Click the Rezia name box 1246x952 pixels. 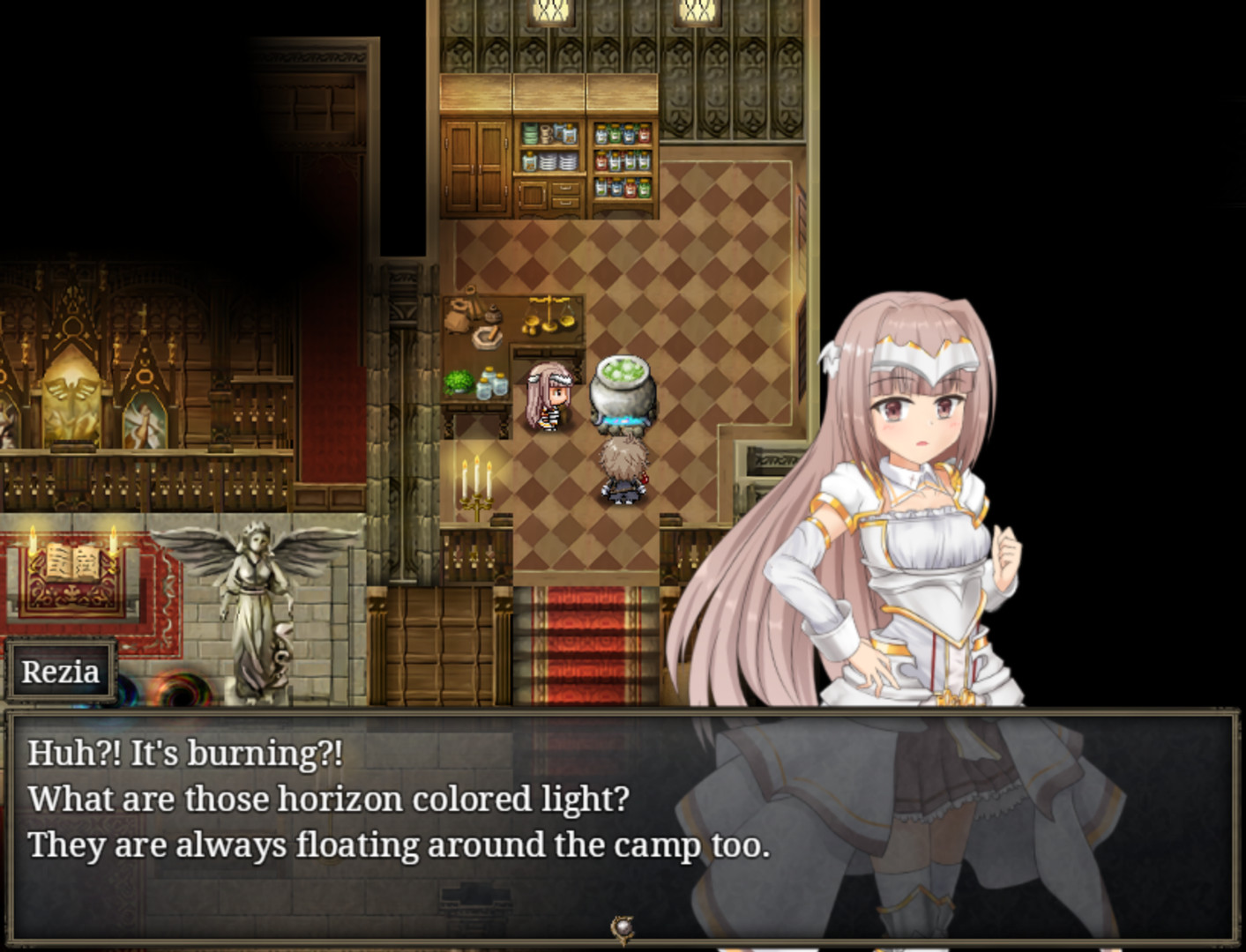point(62,672)
